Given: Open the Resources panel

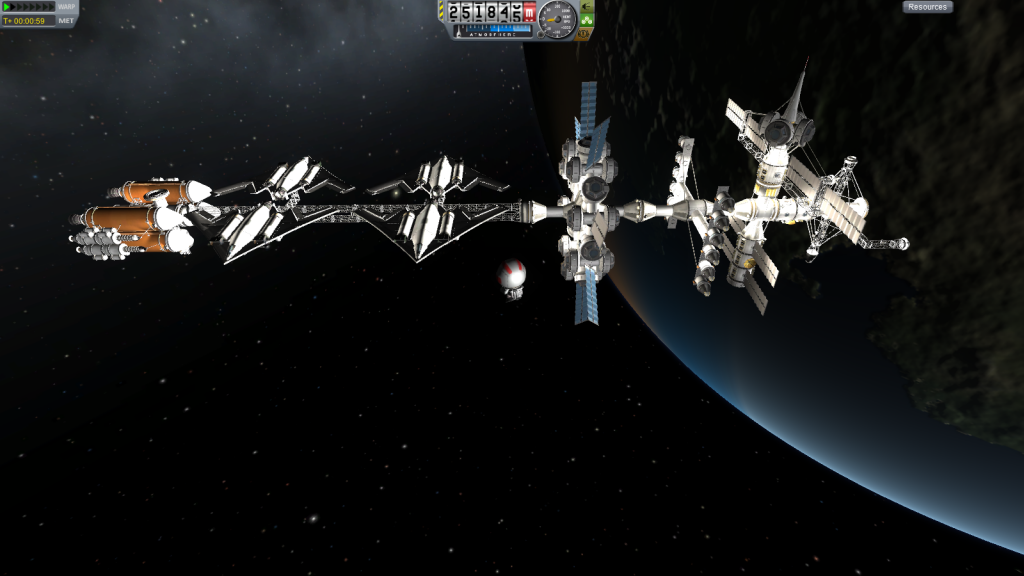Looking at the screenshot, I should point(927,7).
